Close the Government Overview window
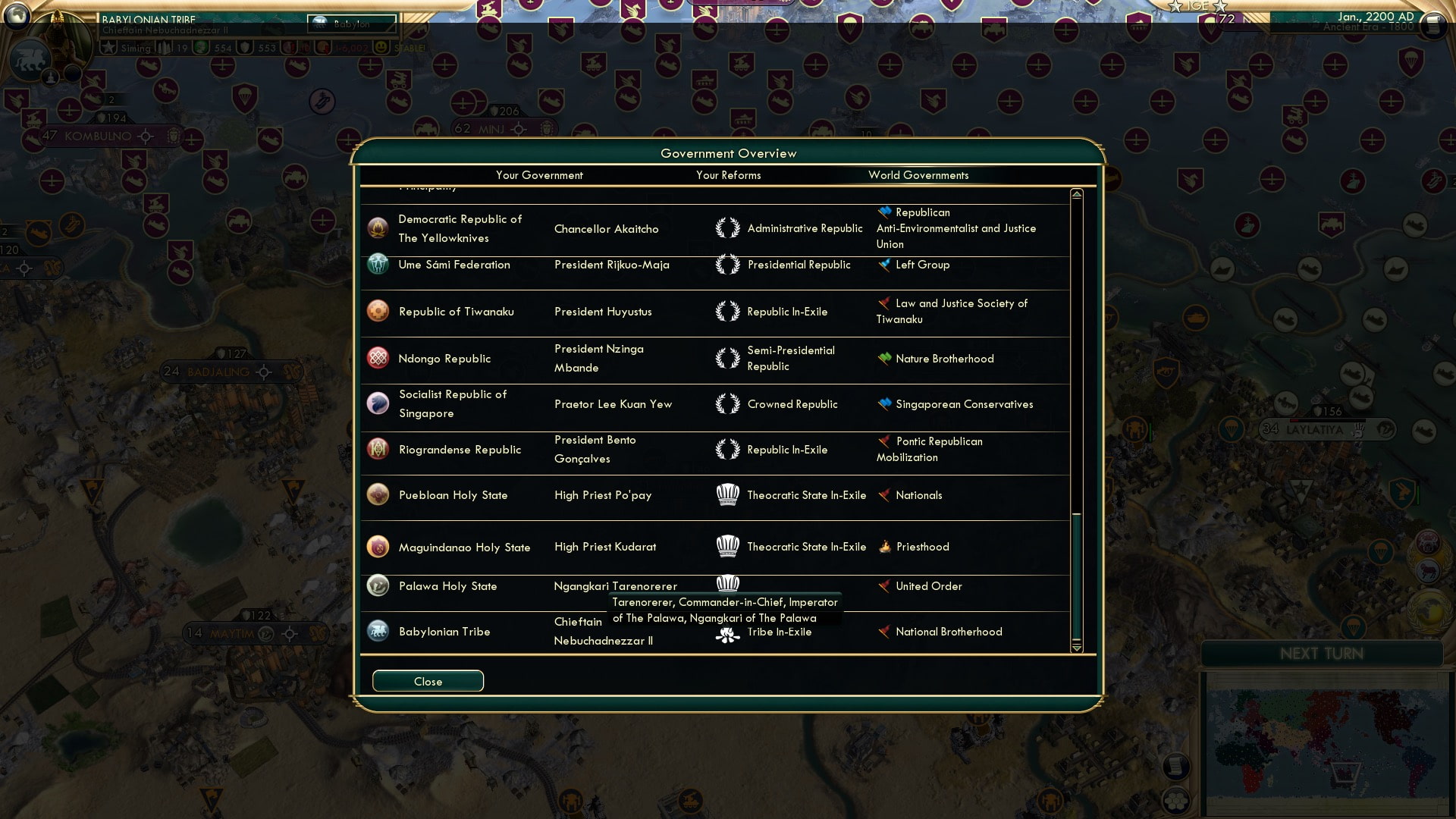 pyautogui.click(x=427, y=681)
